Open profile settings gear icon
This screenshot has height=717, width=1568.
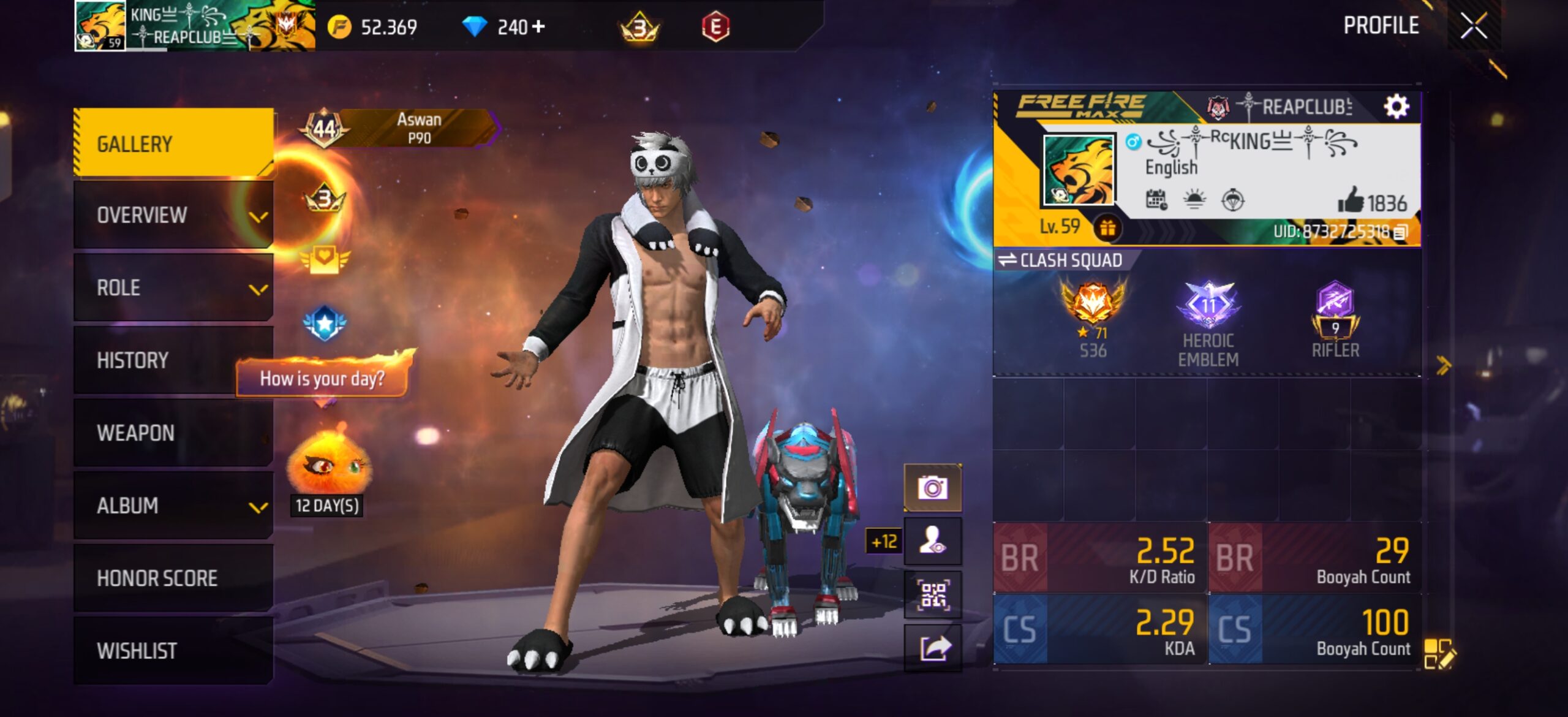tap(1396, 107)
